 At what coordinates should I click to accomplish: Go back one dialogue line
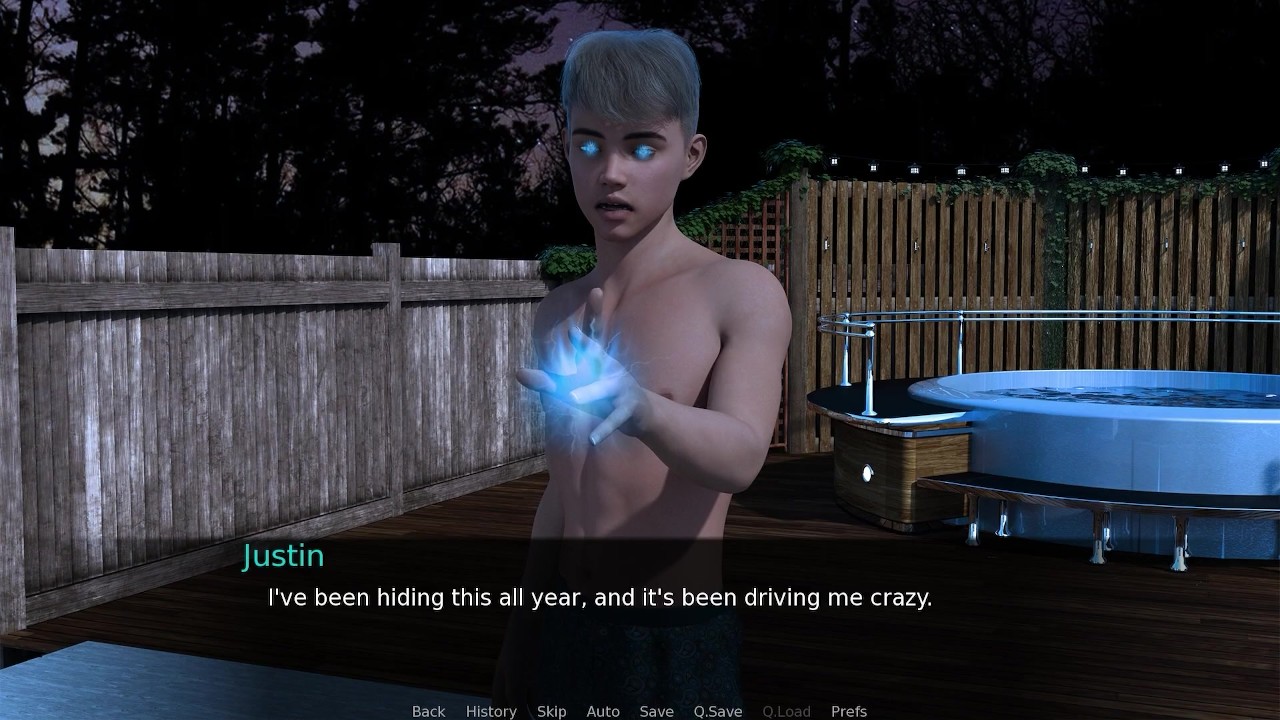click(428, 711)
